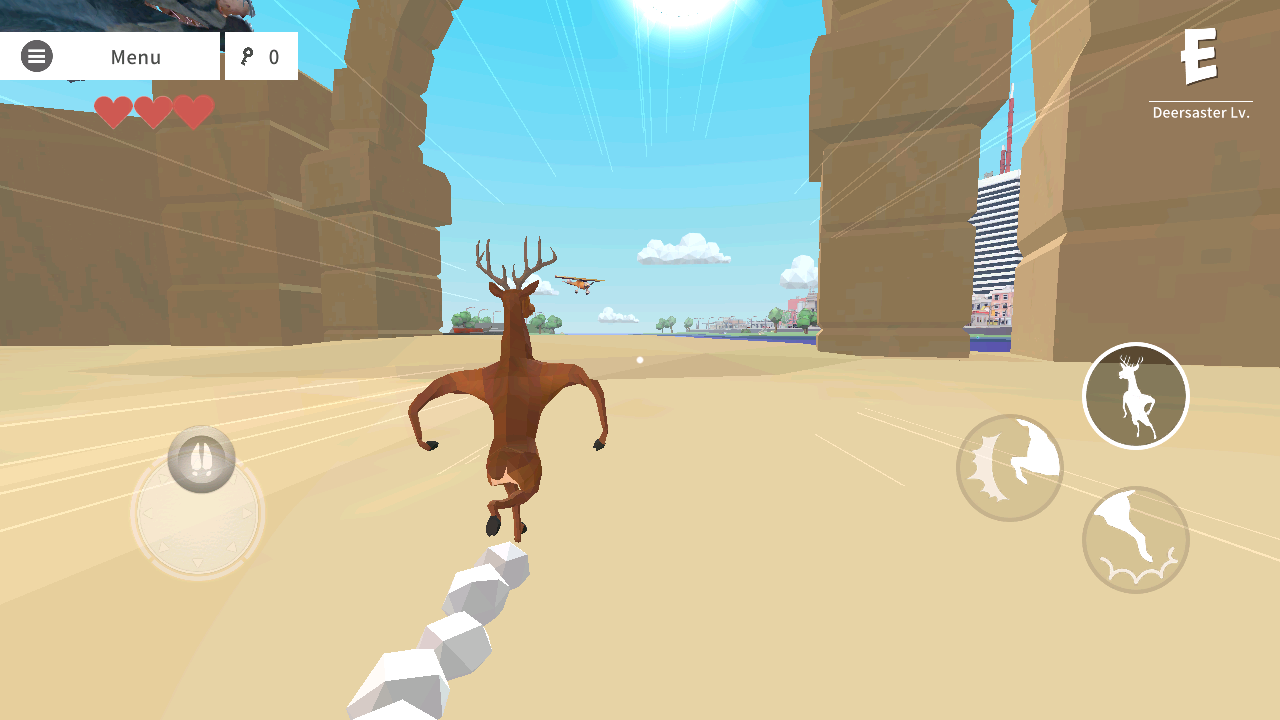
Task: Tap the middle heart icon
Action: click(x=154, y=112)
